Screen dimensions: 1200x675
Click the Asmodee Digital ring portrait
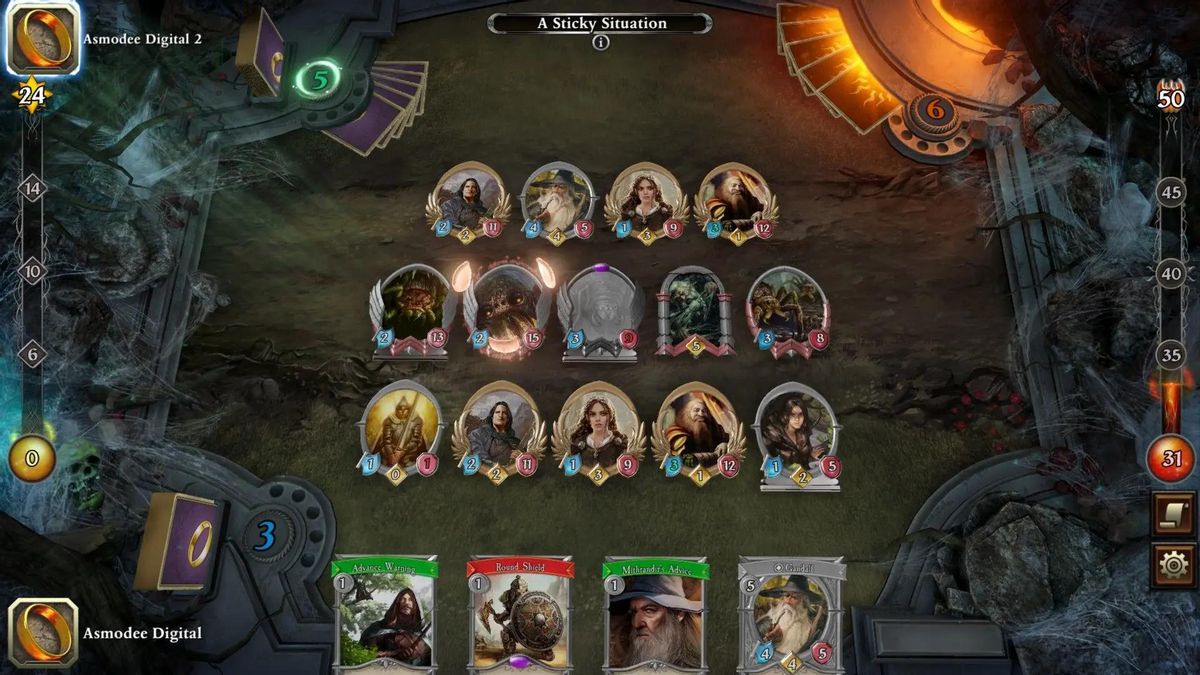pyautogui.click(x=42, y=633)
